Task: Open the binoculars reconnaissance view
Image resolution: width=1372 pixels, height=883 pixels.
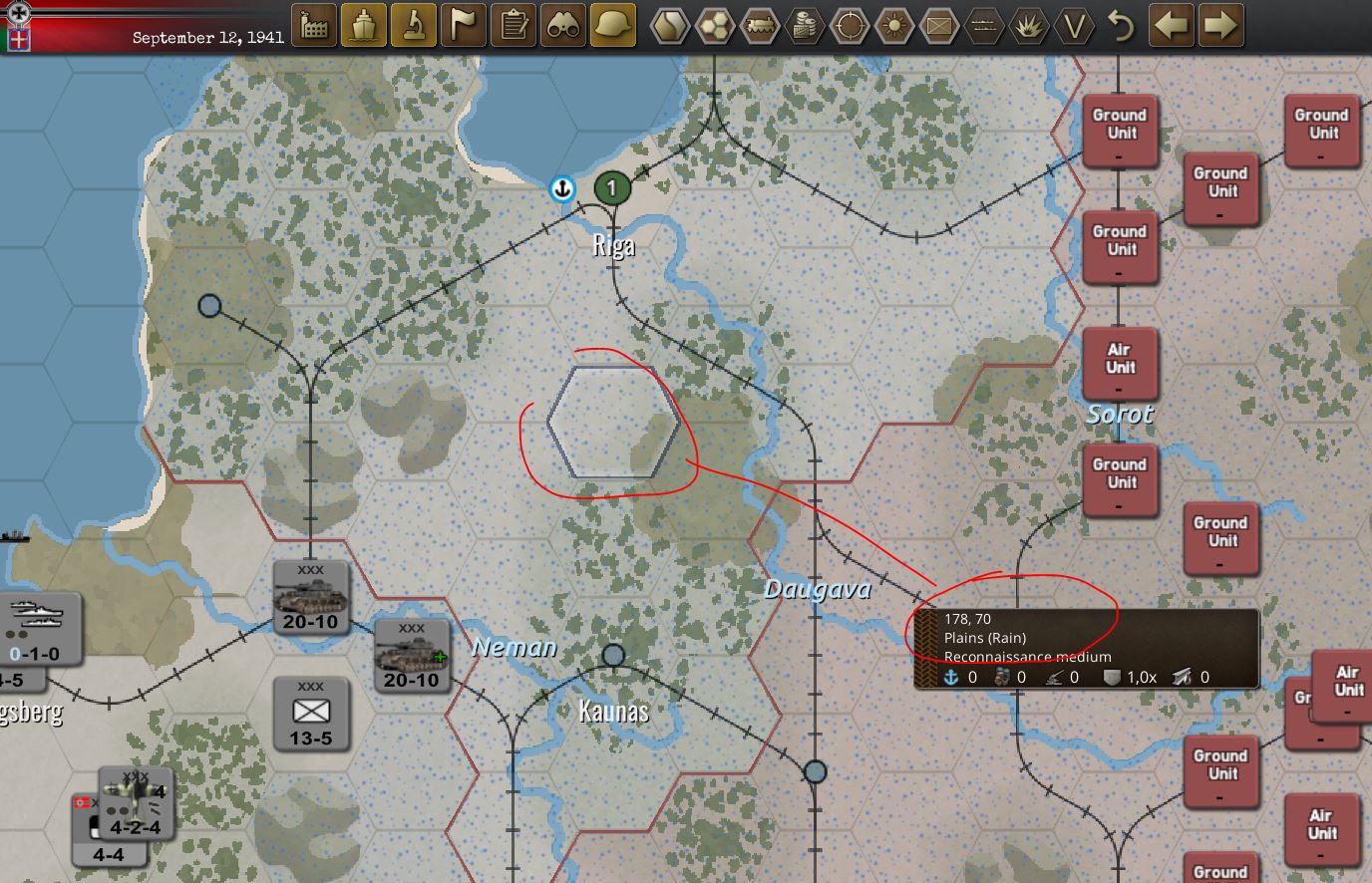Action: [x=565, y=26]
